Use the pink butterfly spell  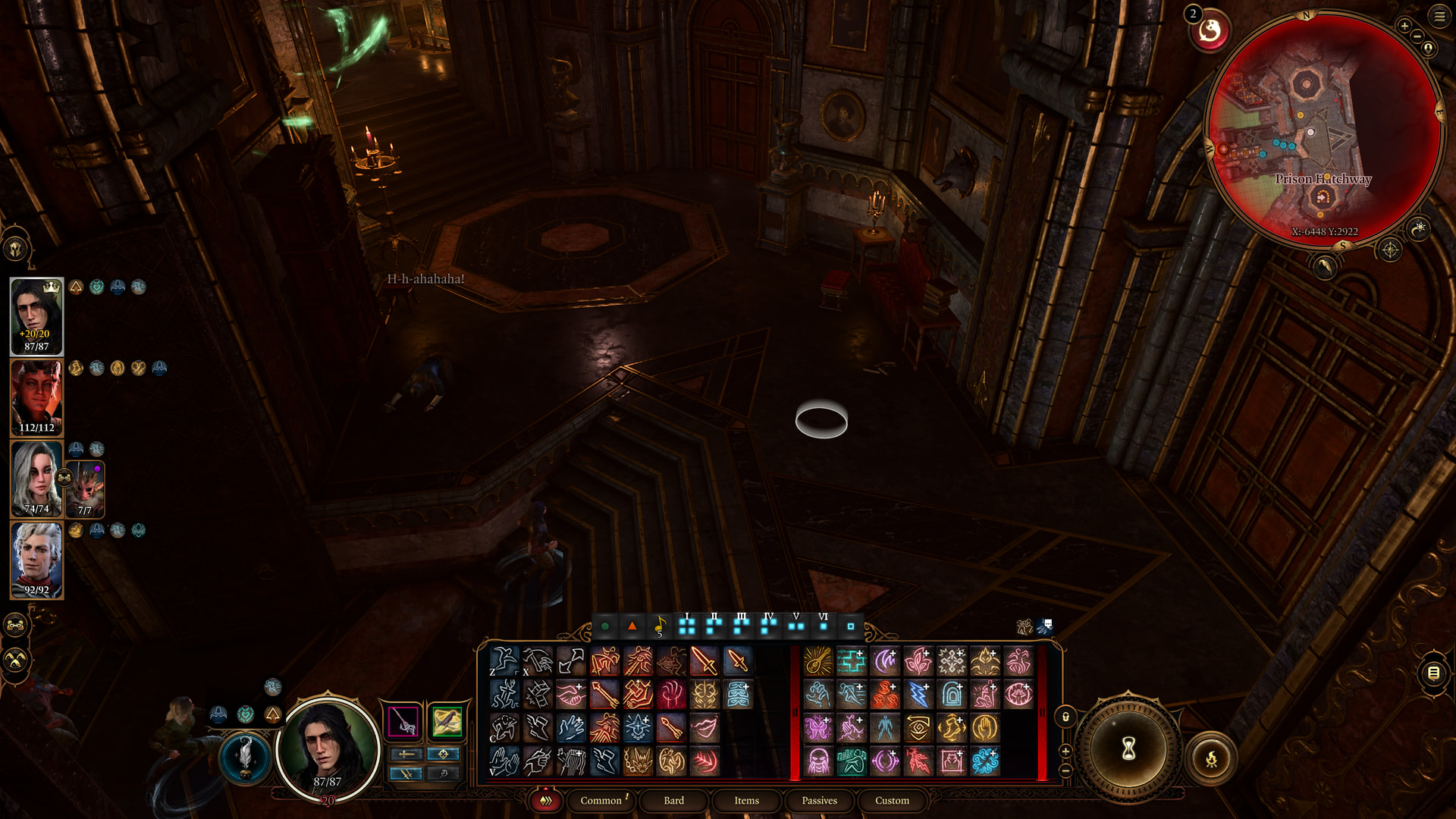tap(817, 728)
